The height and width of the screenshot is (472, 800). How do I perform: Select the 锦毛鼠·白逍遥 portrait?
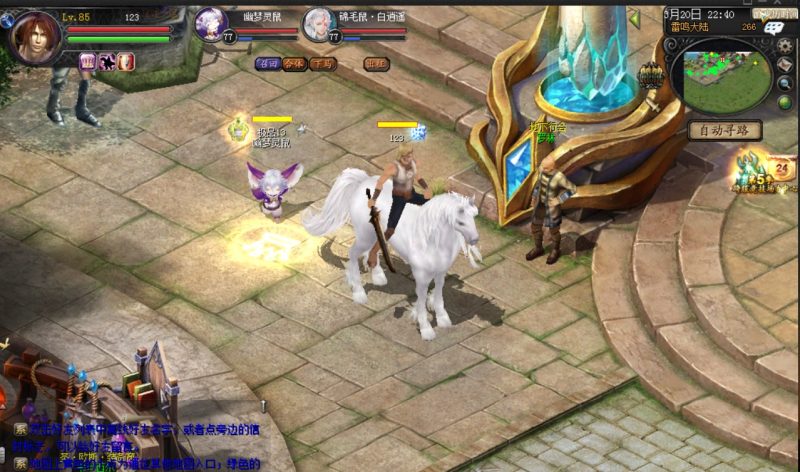(x=319, y=24)
